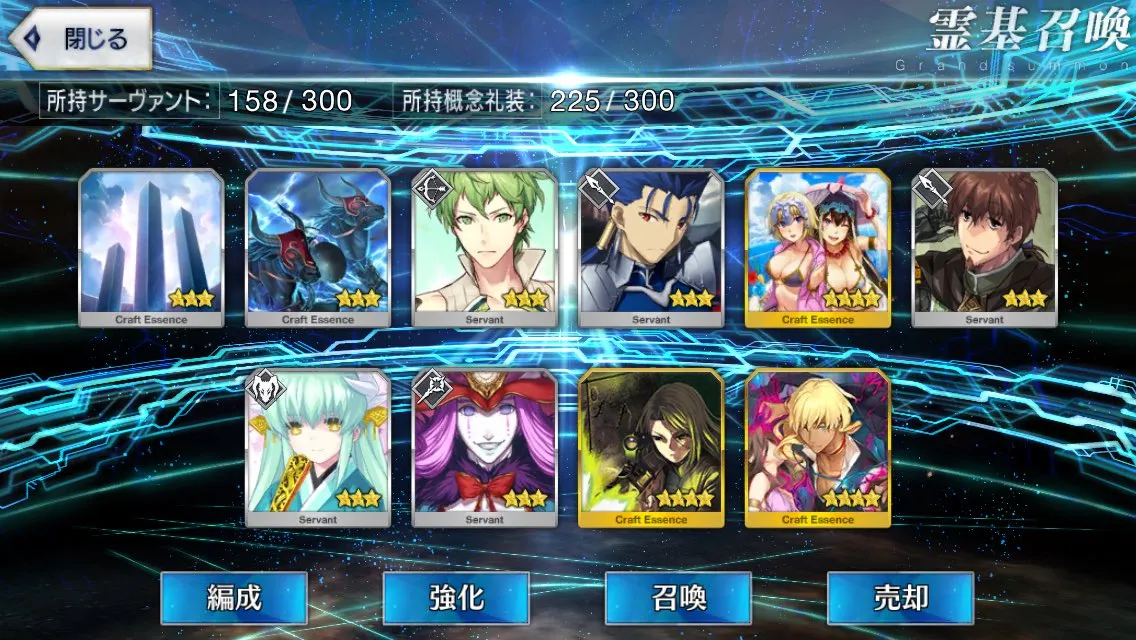1136x640 pixels.
Task: Select the dark bull beast Craft Essence card
Action: [x=318, y=248]
